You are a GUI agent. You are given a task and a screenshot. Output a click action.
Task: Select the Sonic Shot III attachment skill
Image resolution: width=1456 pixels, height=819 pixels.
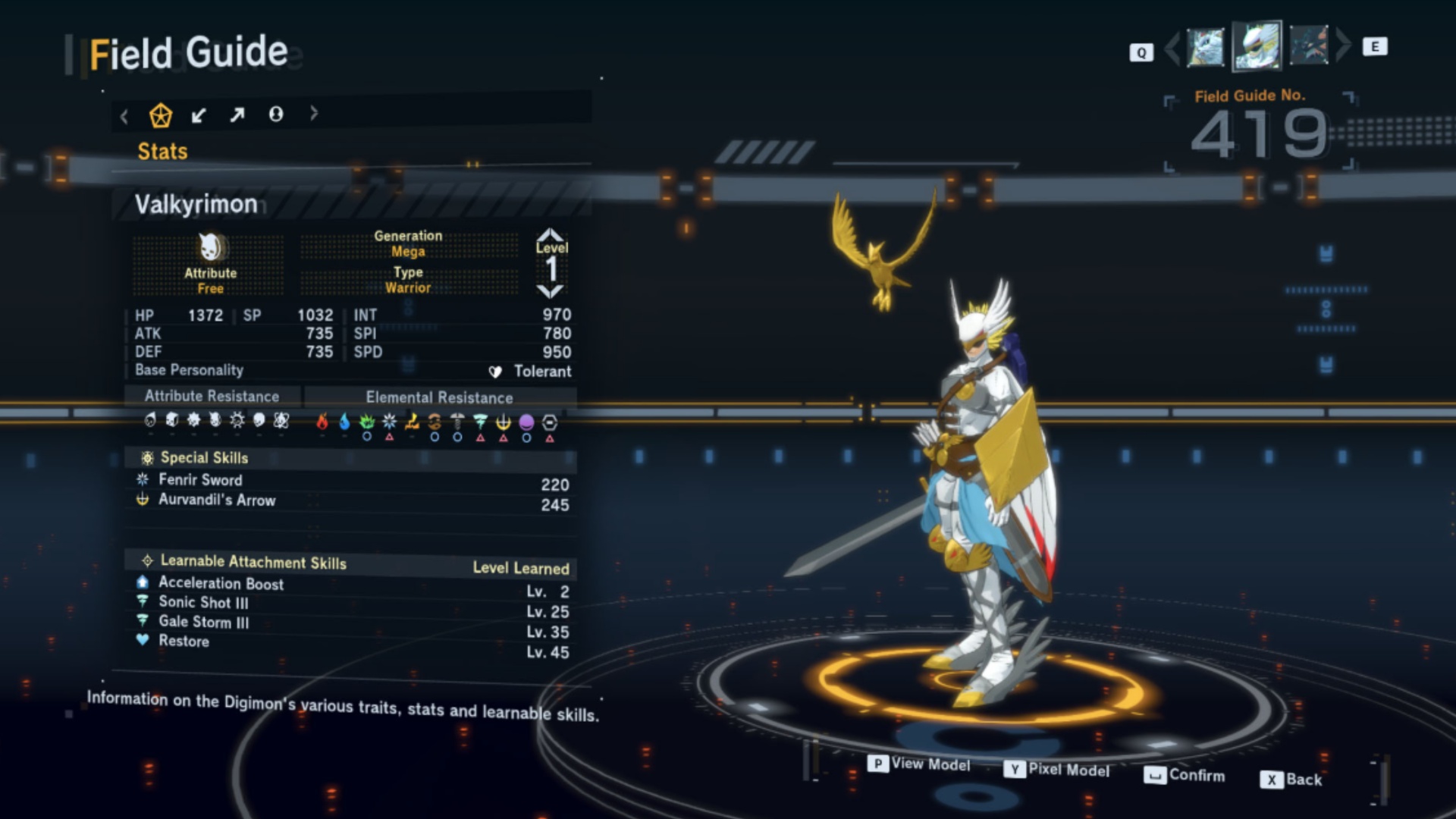(x=203, y=603)
